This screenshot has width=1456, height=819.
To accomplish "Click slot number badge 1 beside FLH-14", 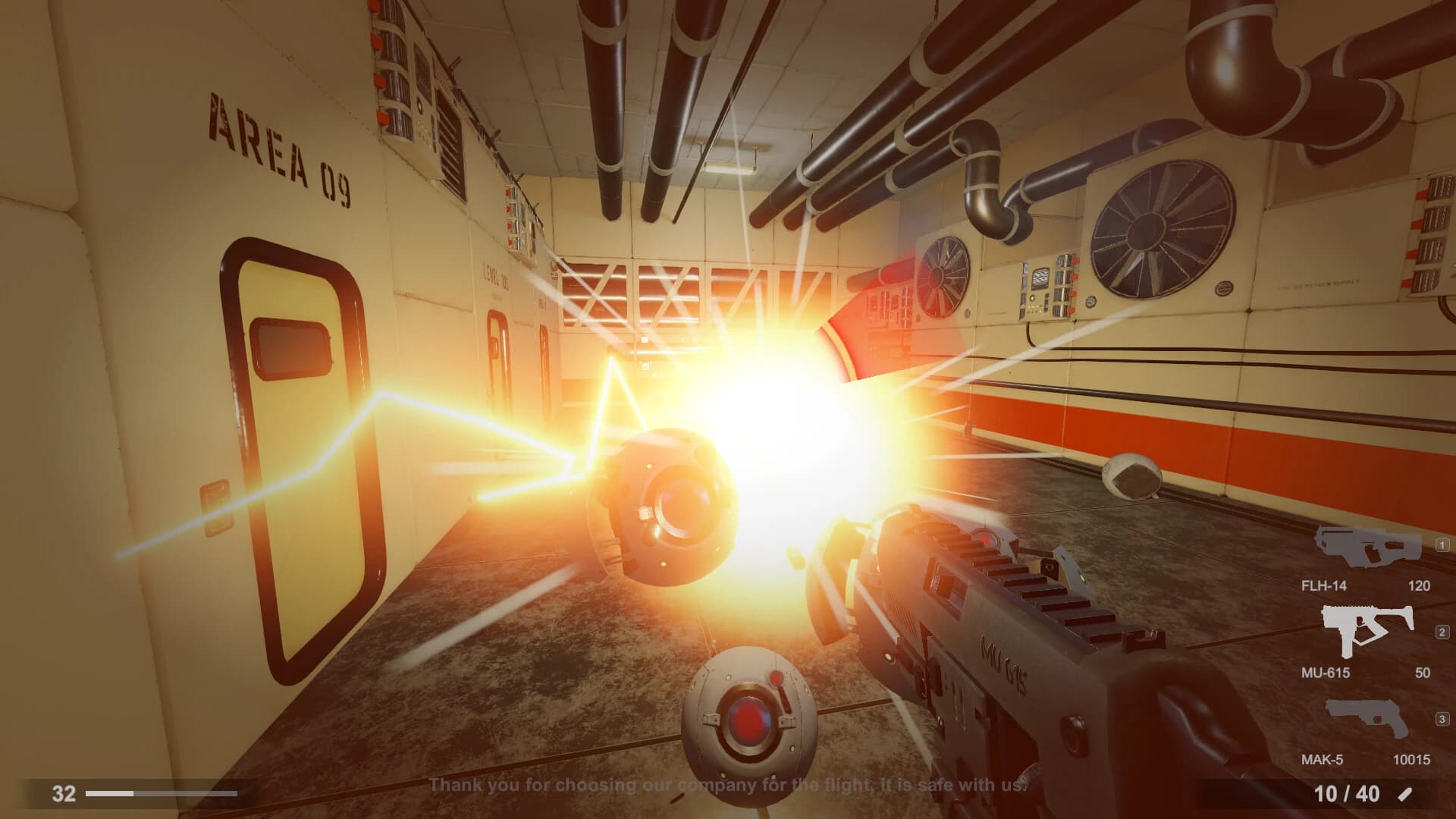I will coord(1441,546).
